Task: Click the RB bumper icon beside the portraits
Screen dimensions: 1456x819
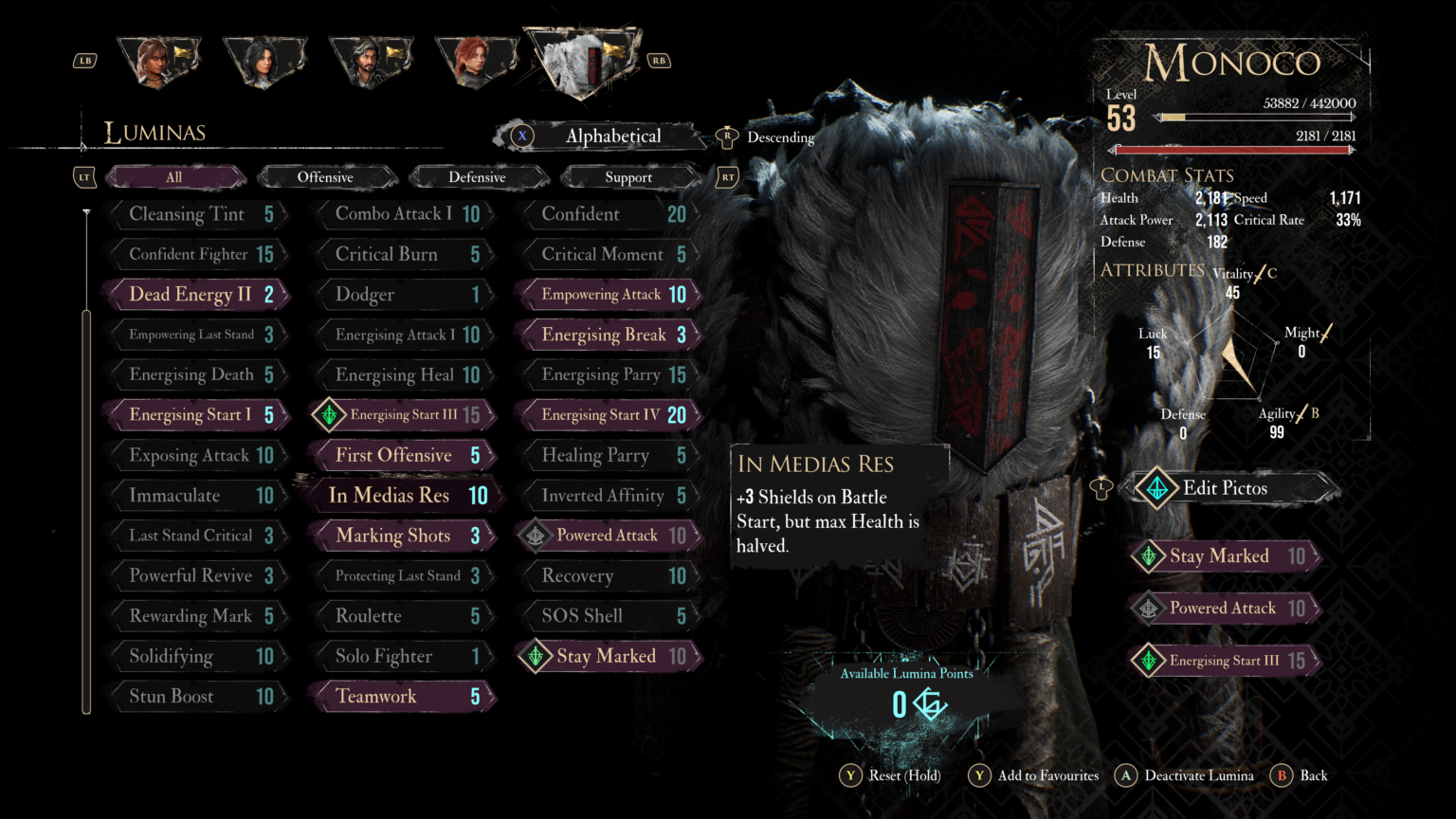Action: 658,59
